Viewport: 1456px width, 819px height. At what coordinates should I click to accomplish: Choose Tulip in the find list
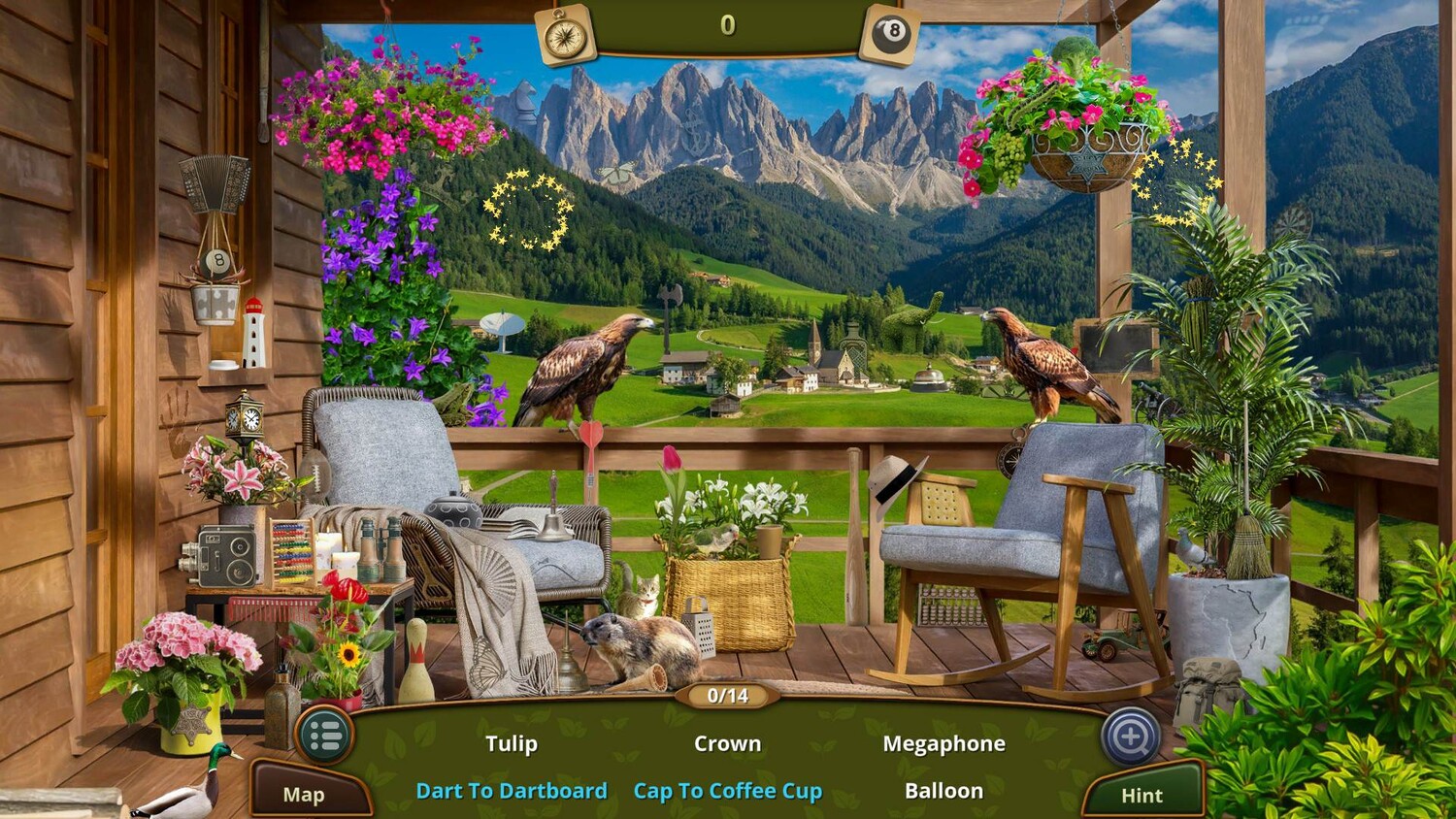pyautogui.click(x=512, y=744)
